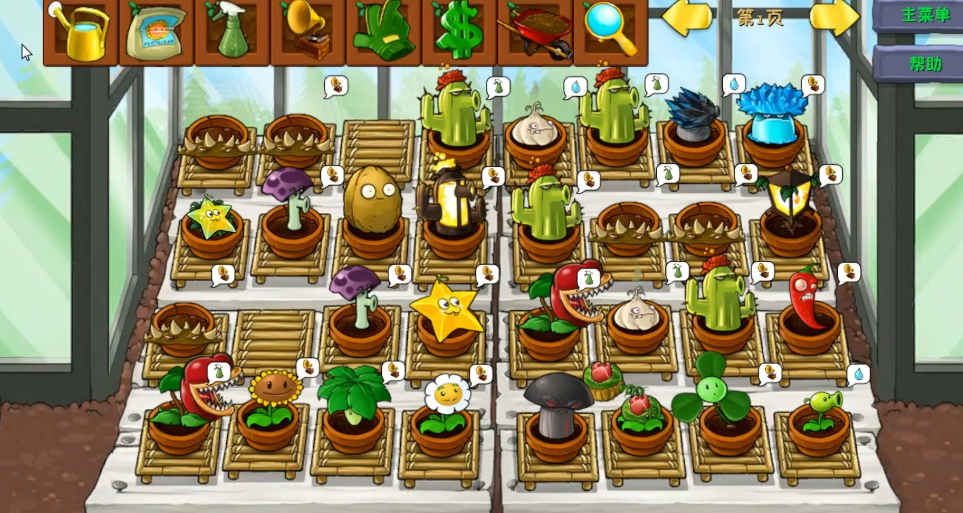This screenshot has width=963, height=513.
Task: Pick up the golden watering can
Action: pos(81,31)
